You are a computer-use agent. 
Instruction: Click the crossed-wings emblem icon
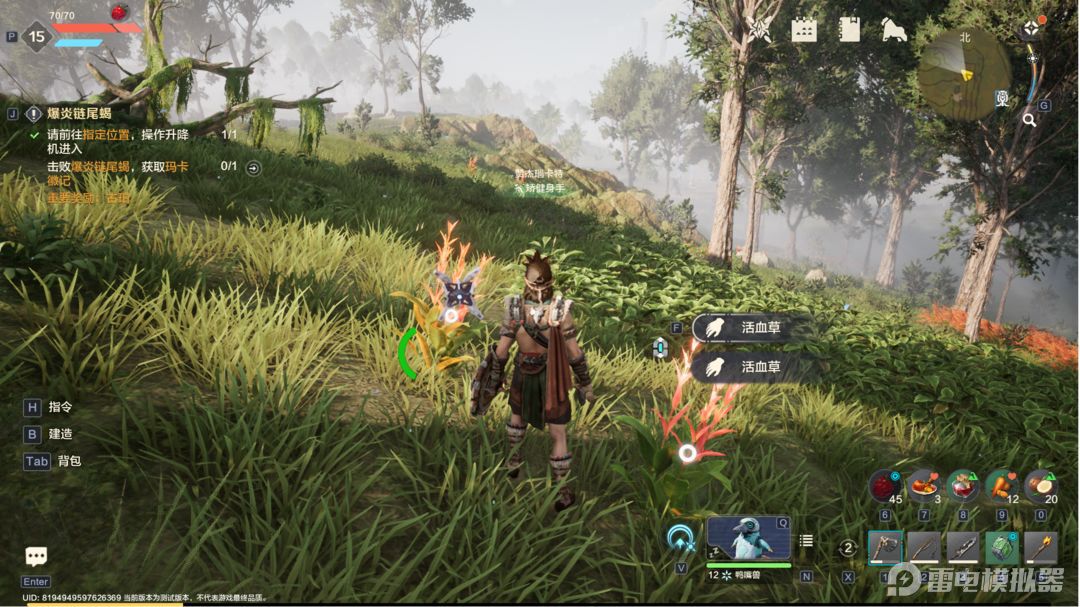[x=760, y=29]
